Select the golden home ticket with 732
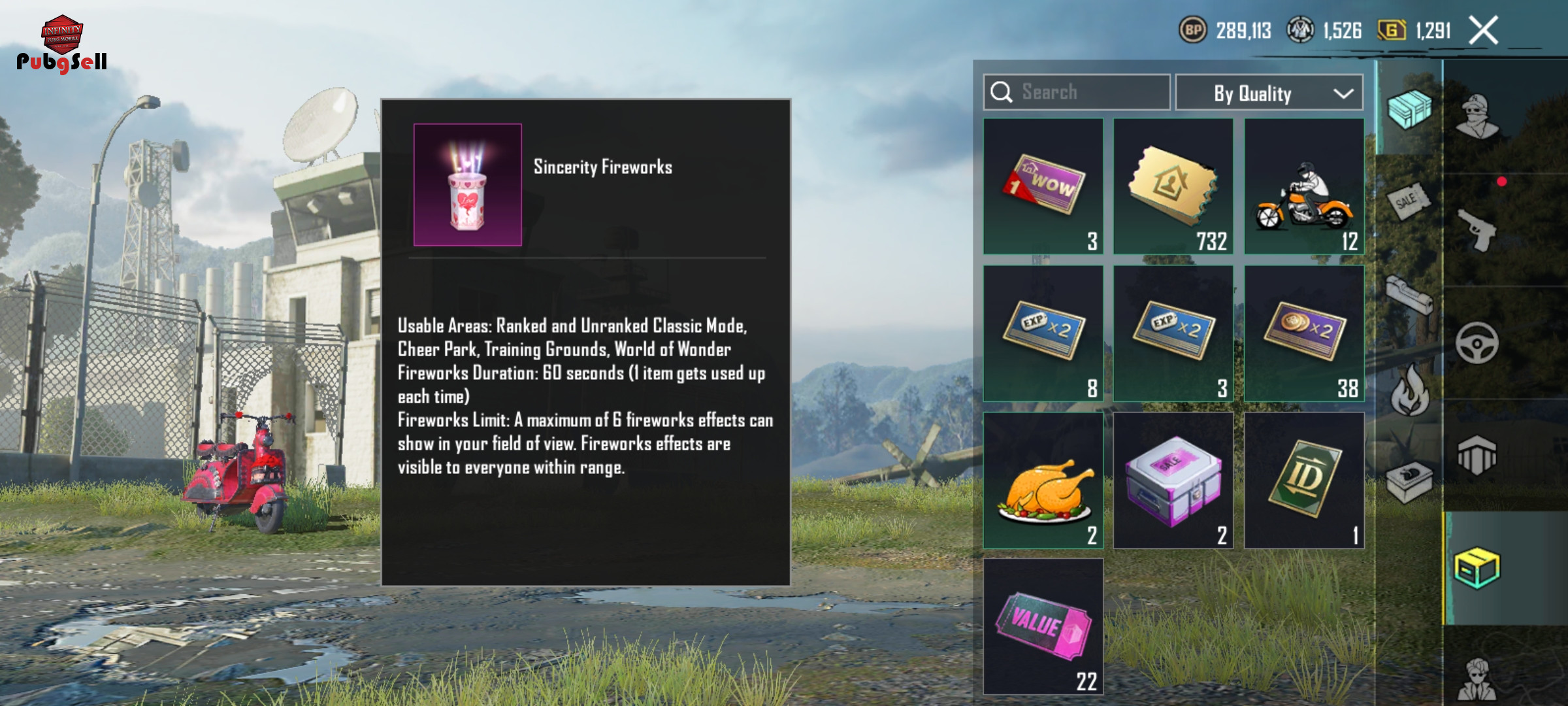 tap(1173, 186)
